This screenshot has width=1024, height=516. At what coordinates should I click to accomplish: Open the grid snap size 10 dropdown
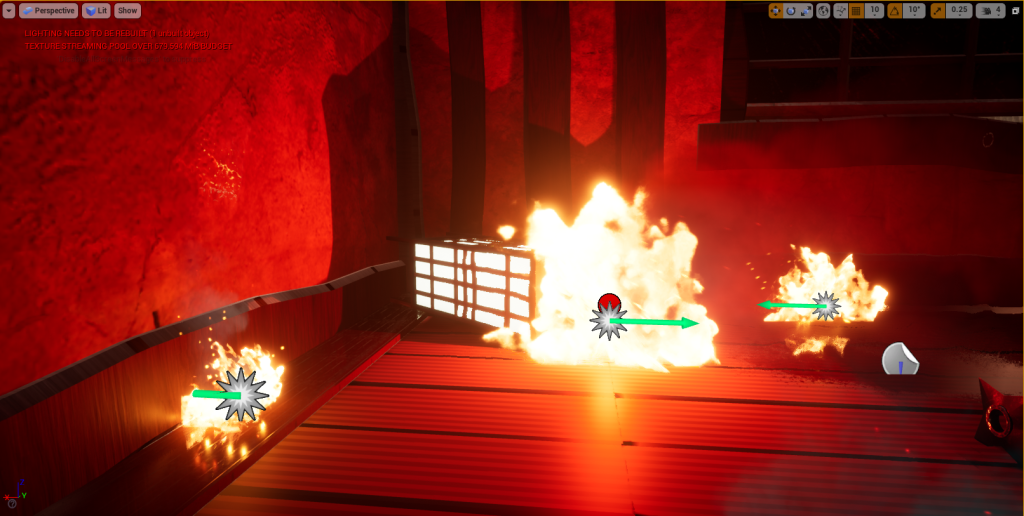pyautogui.click(x=874, y=10)
